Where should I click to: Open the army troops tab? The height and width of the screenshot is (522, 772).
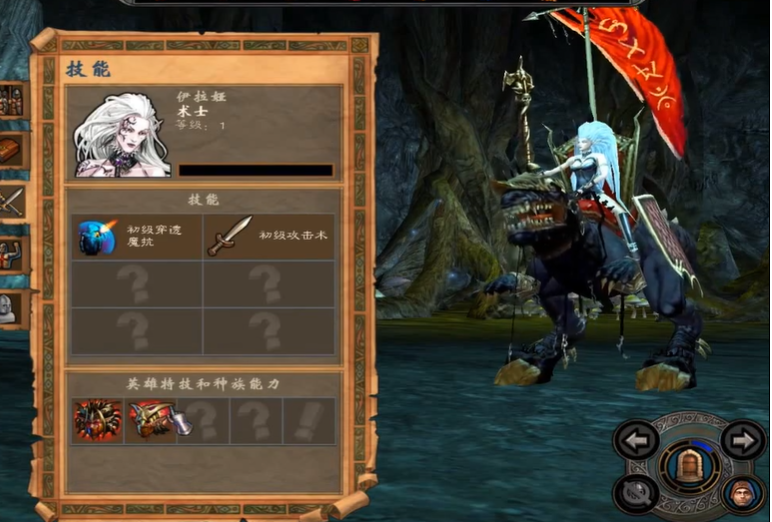(x=13, y=100)
